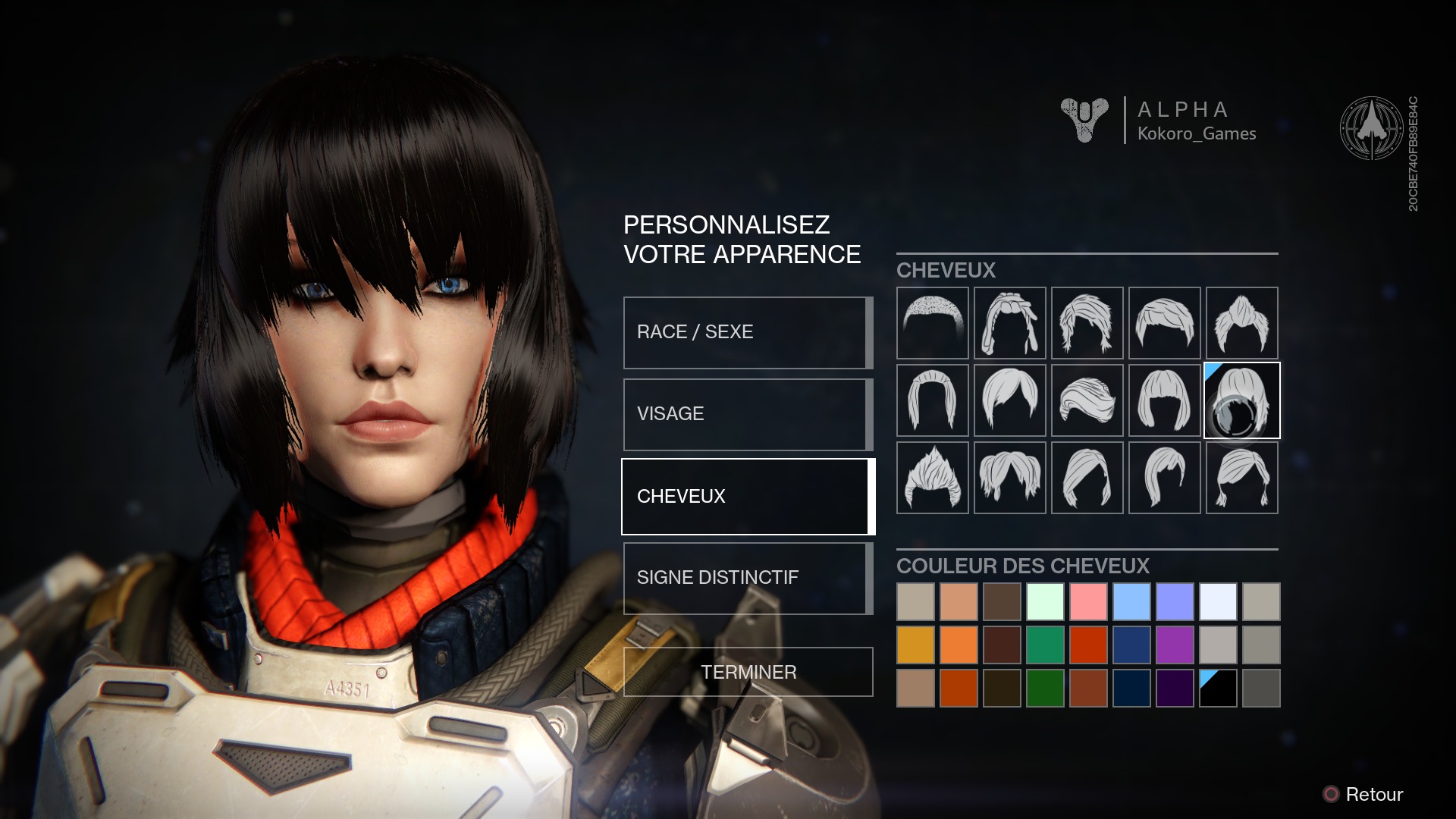Choose the mint green hair color
The image size is (1456, 819).
tap(1045, 601)
